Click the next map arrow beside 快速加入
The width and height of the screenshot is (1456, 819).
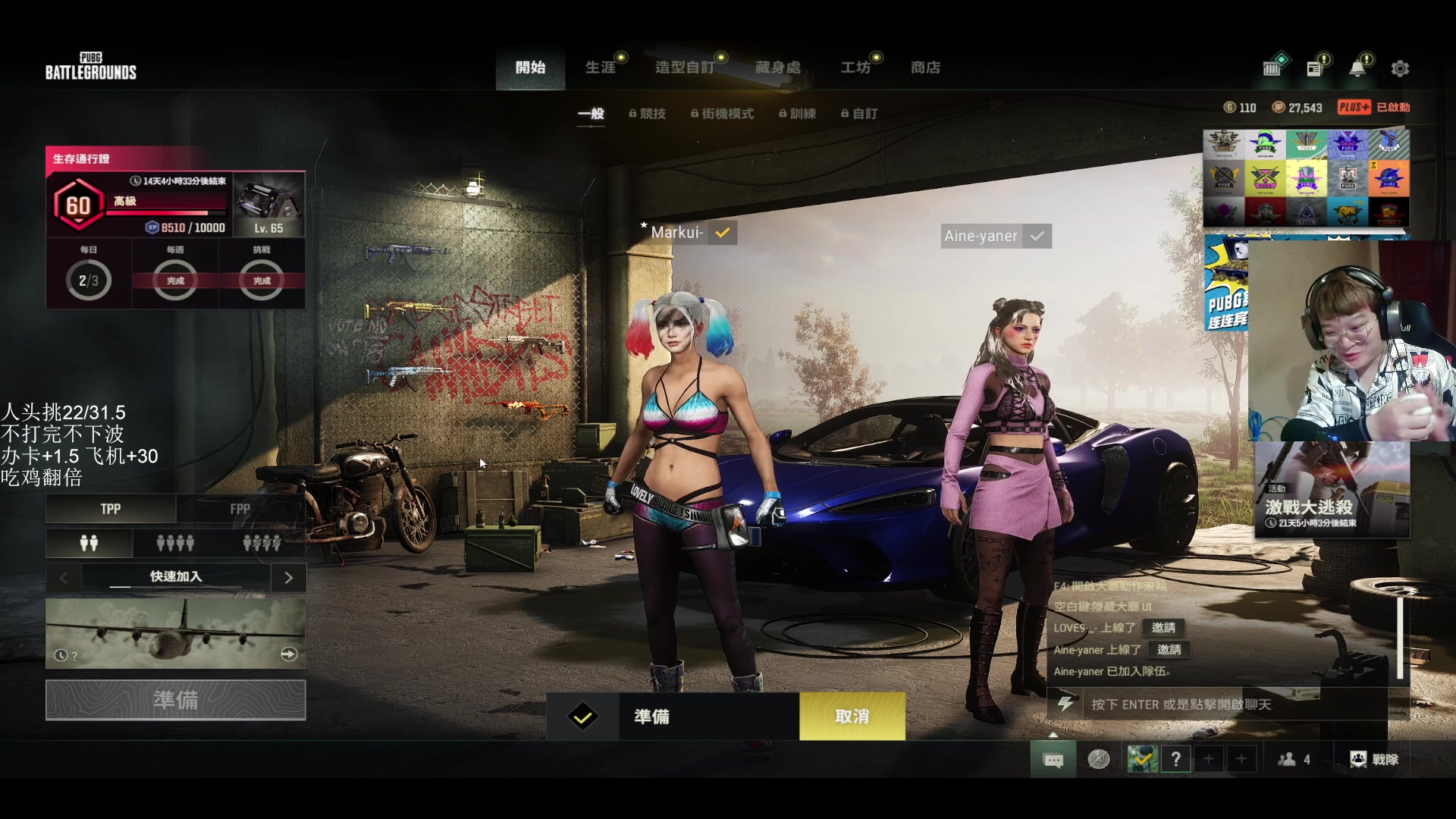288,578
